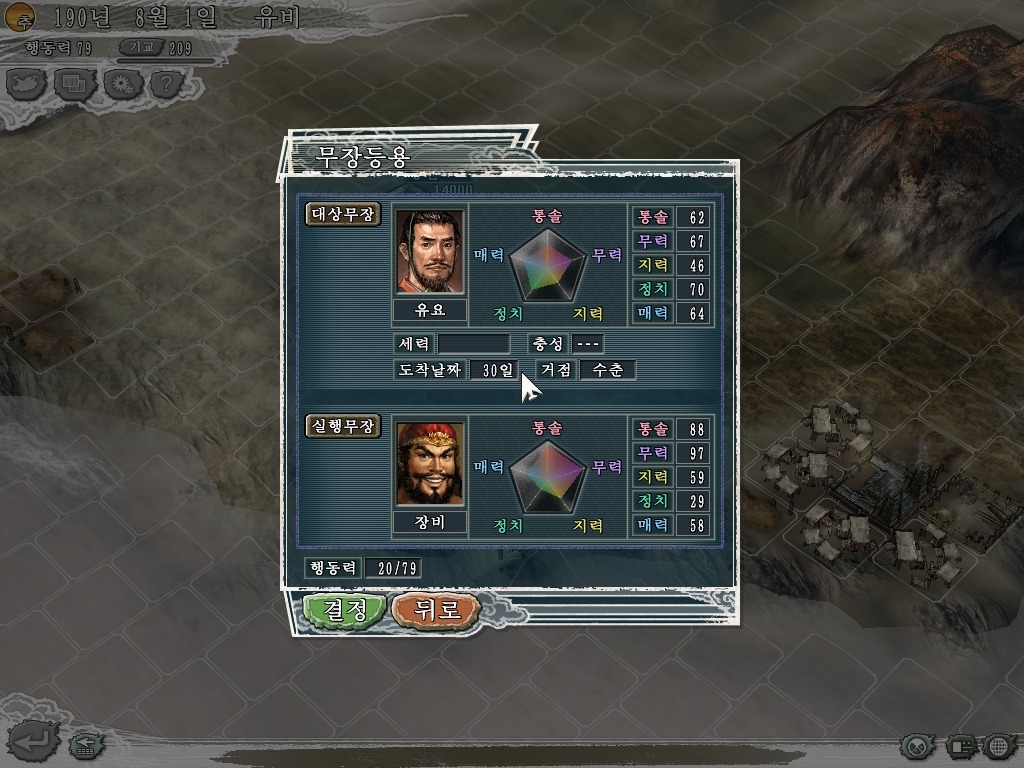Click the round crossed icon at bottom-right
1024x768 pixels.
(915, 745)
